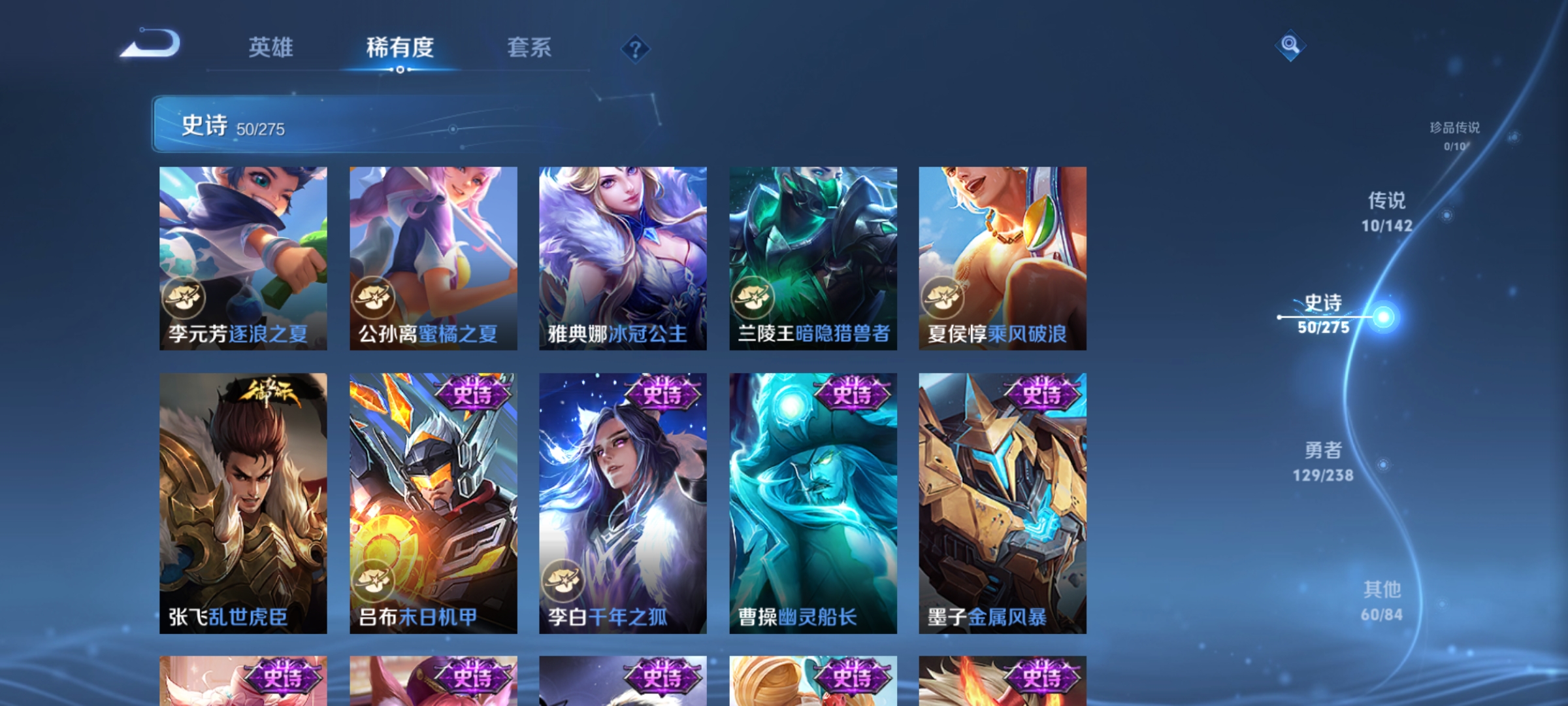Screen dimensions: 1568x706
Task: Open the 史诗 50/275 header banner
Action: [x=366, y=126]
